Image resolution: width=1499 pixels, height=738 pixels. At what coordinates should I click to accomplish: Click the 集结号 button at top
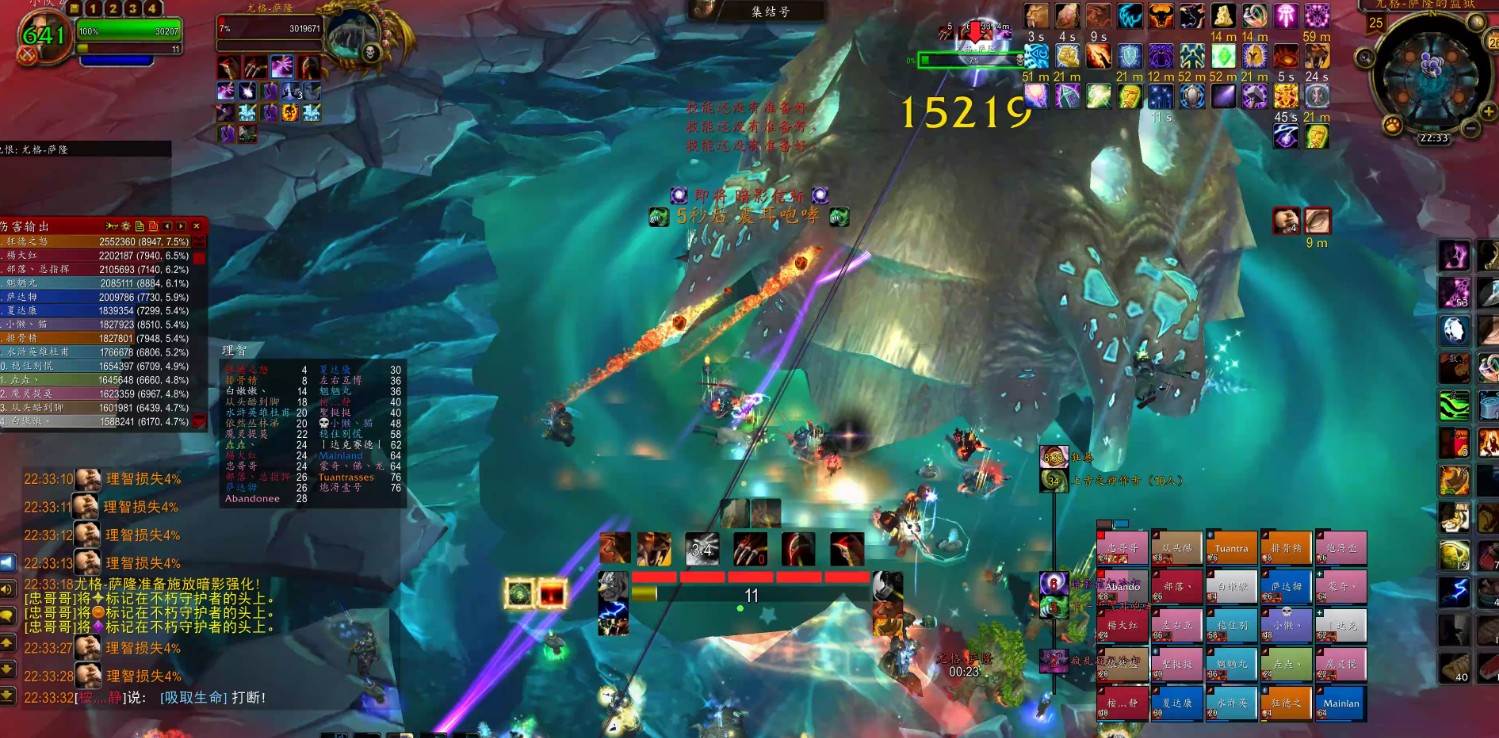point(758,11)
